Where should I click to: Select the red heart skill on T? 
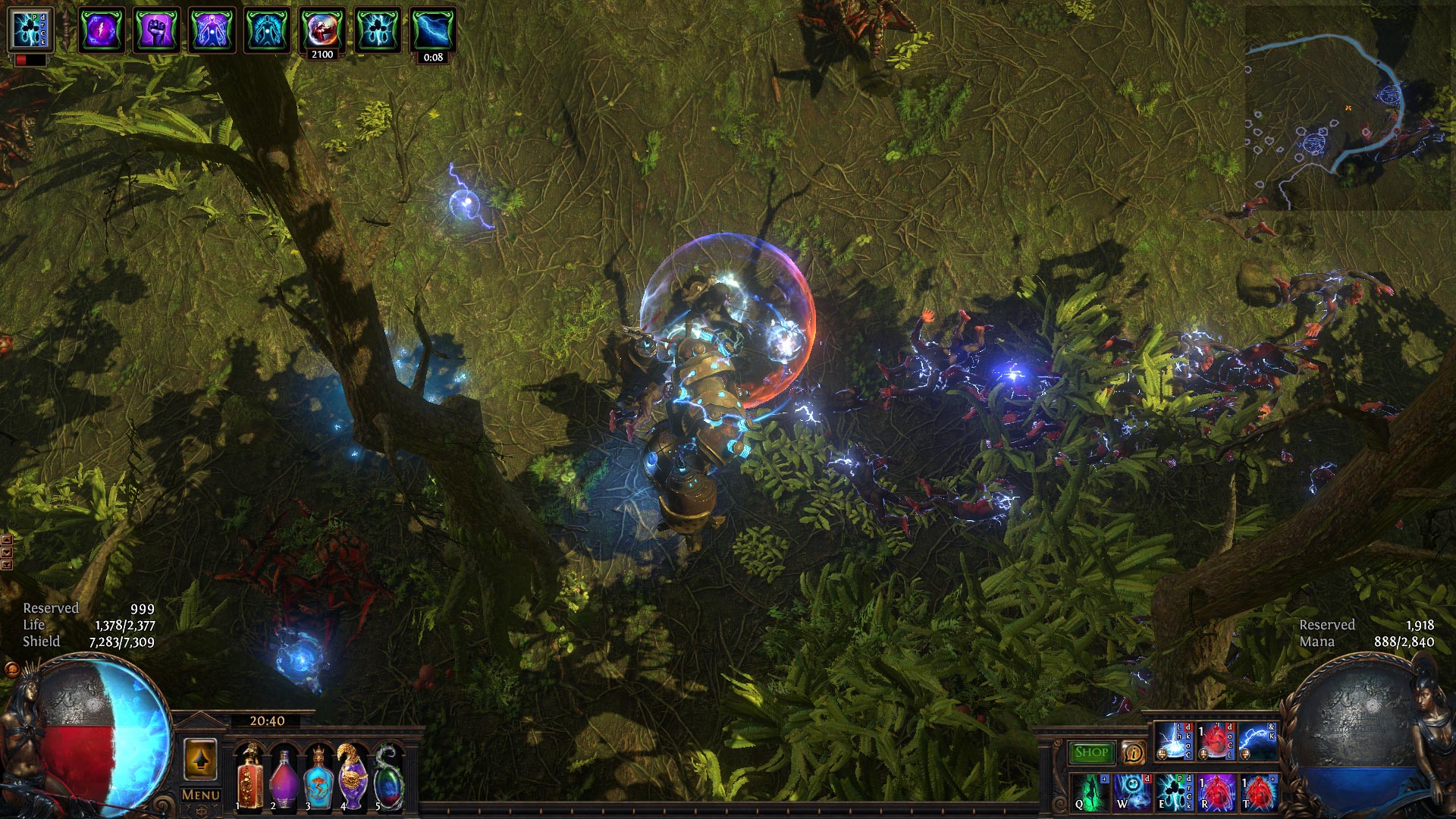(x=1258, y=792)
